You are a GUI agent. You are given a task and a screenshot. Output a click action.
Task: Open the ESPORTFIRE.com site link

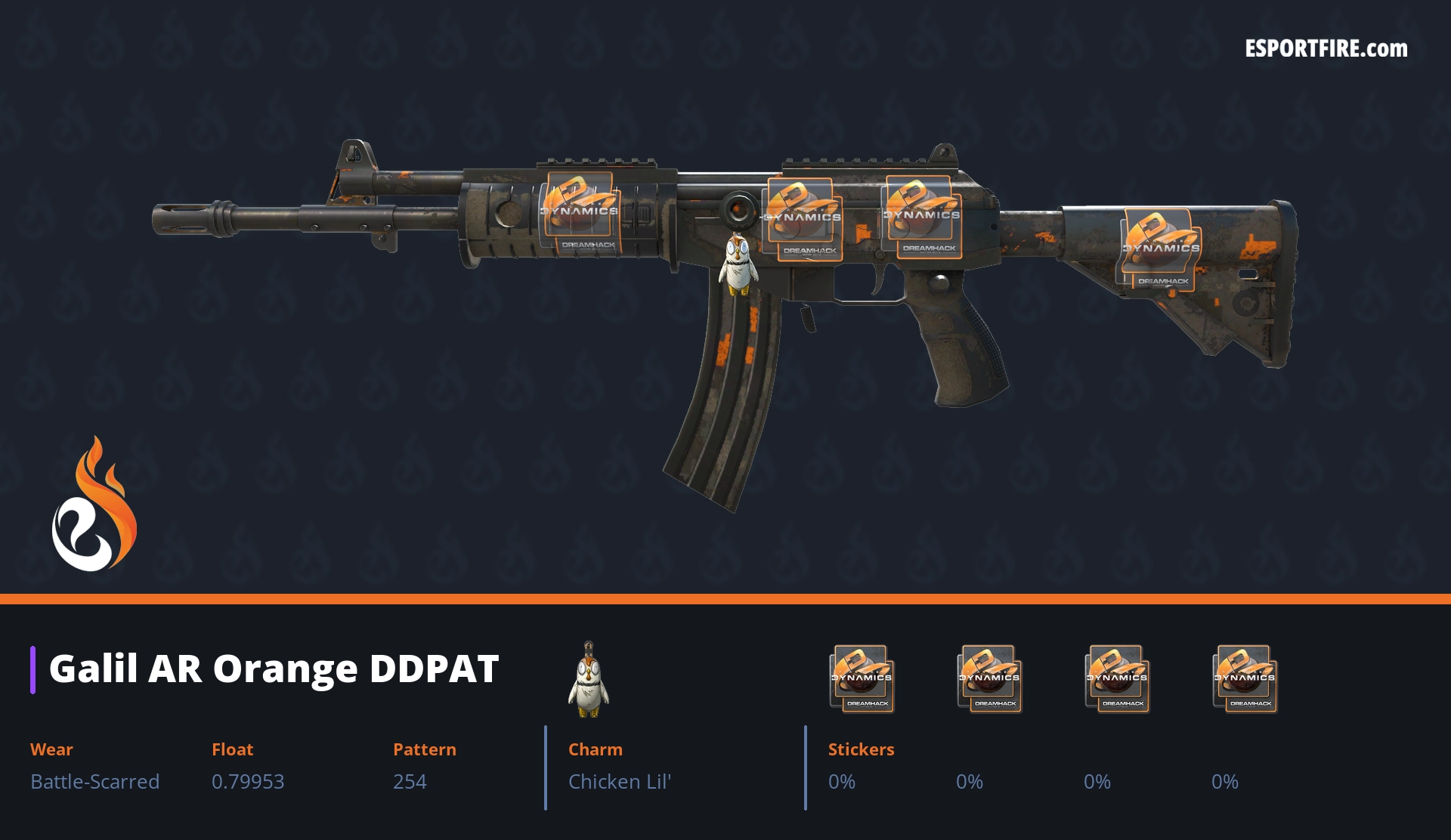1326,49
